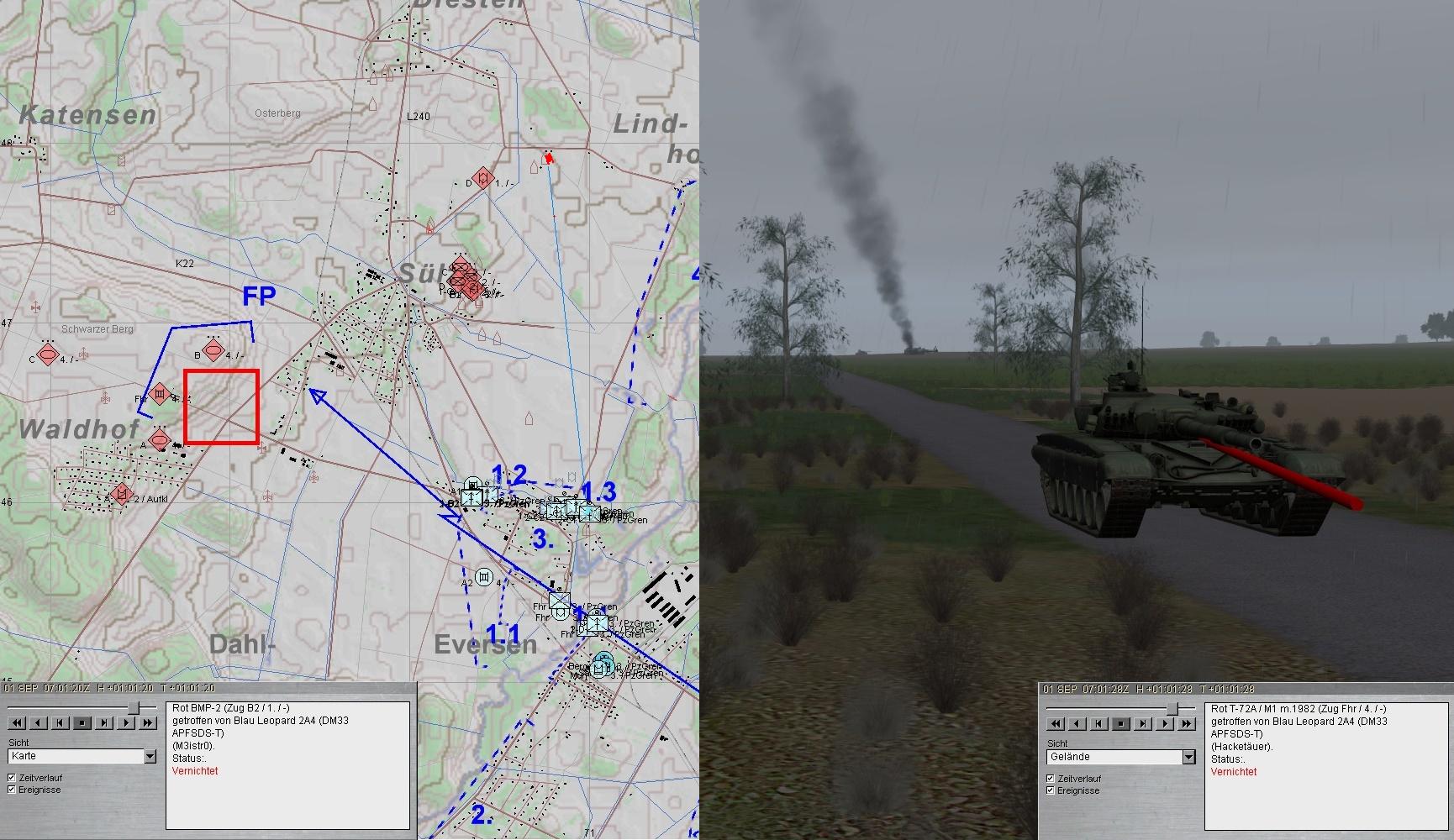The width and height of the screenshot is (1454, 840).
Task: Open the Sicht dropdown showing Gelände
Action: 1188,758
